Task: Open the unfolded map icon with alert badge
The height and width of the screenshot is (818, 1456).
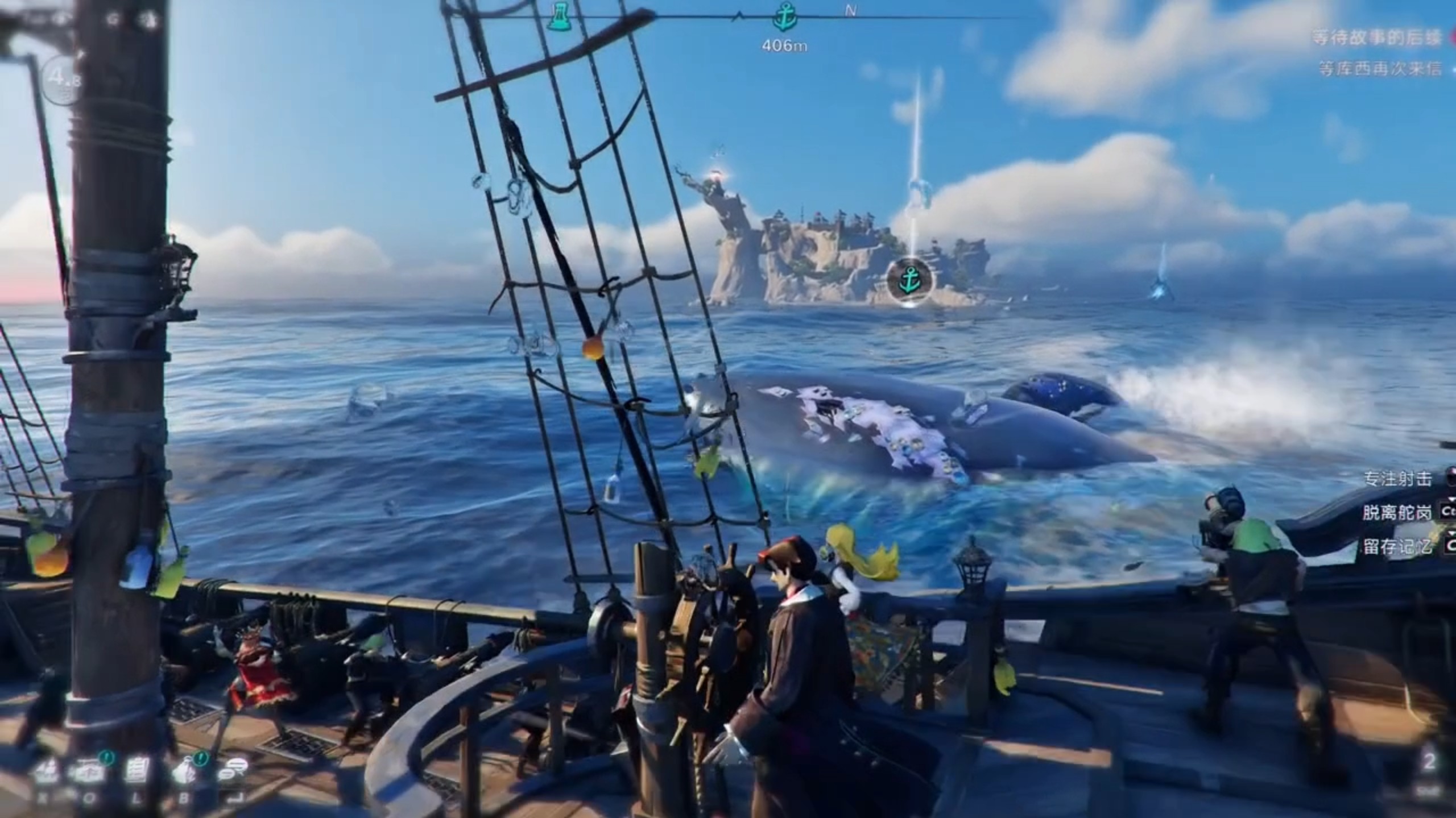Action: pyautogui.click(x=90, y=771)
